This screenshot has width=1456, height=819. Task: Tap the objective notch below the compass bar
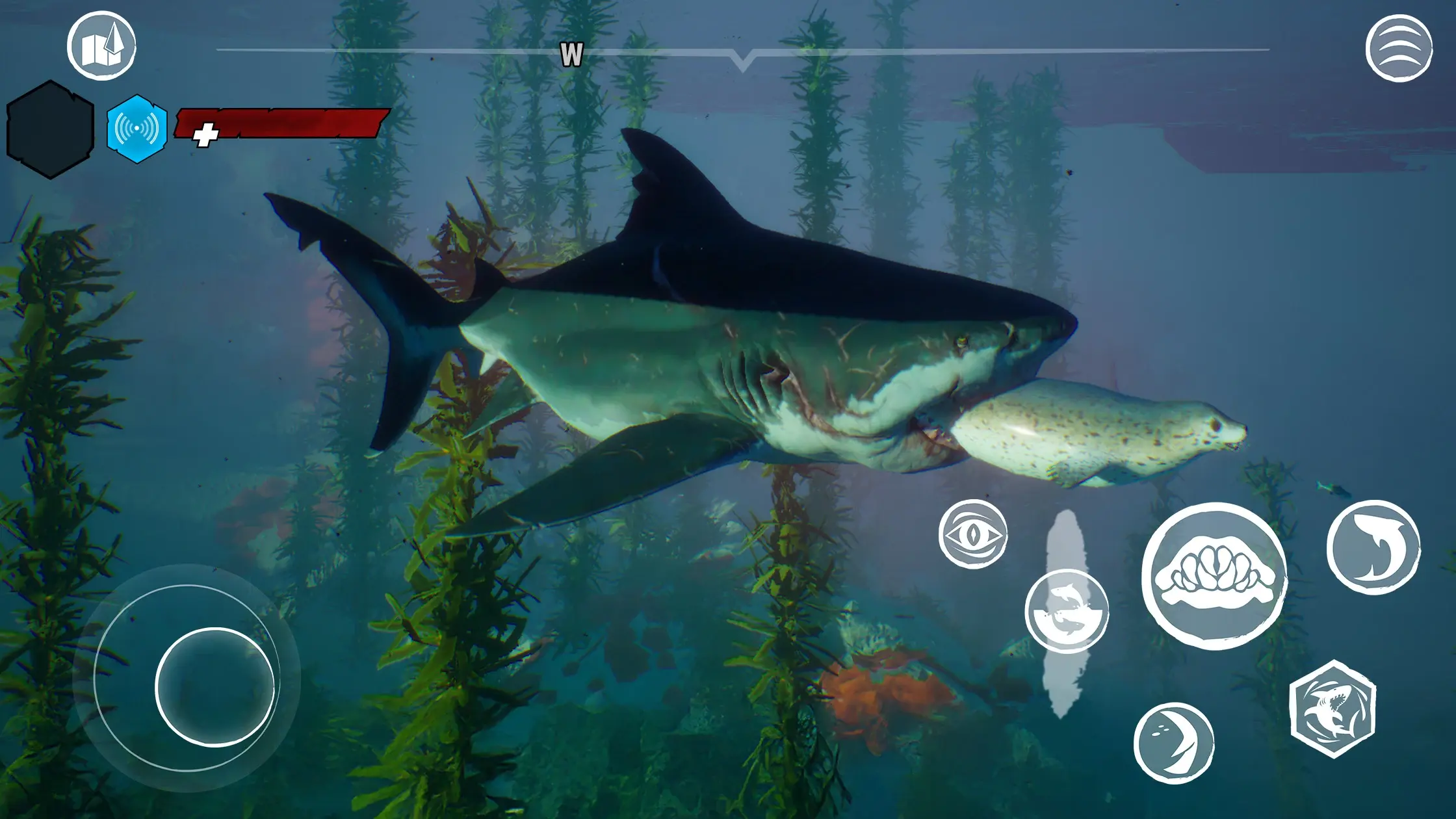743,61
